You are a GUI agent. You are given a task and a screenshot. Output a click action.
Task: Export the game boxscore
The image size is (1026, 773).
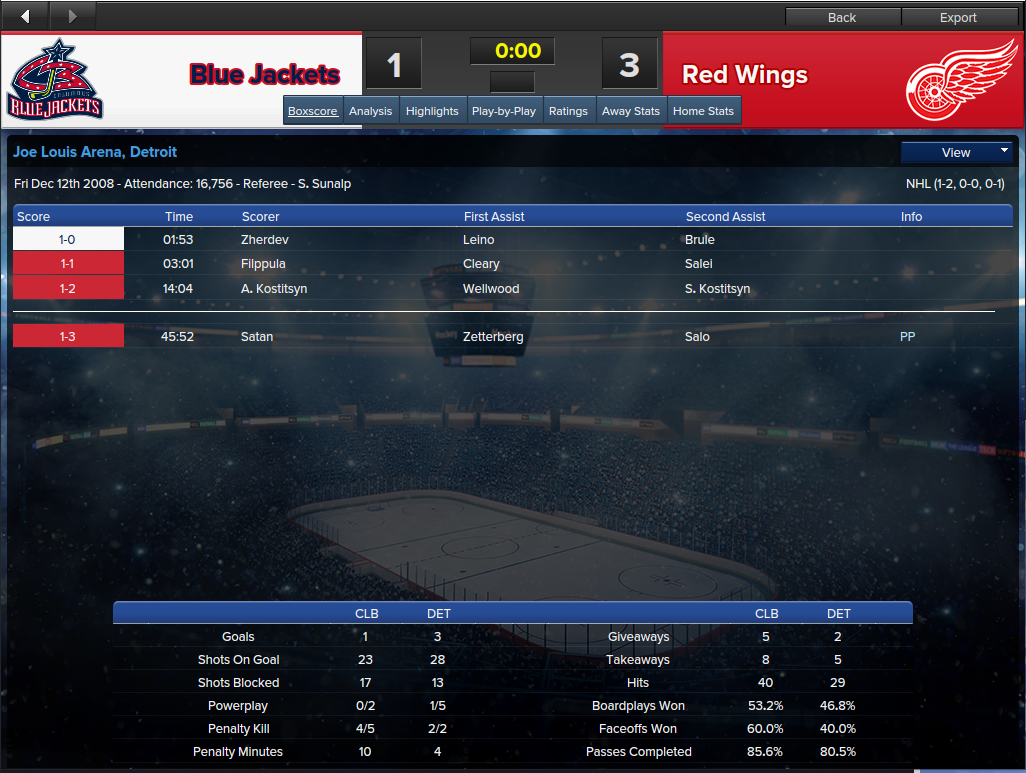958,17
